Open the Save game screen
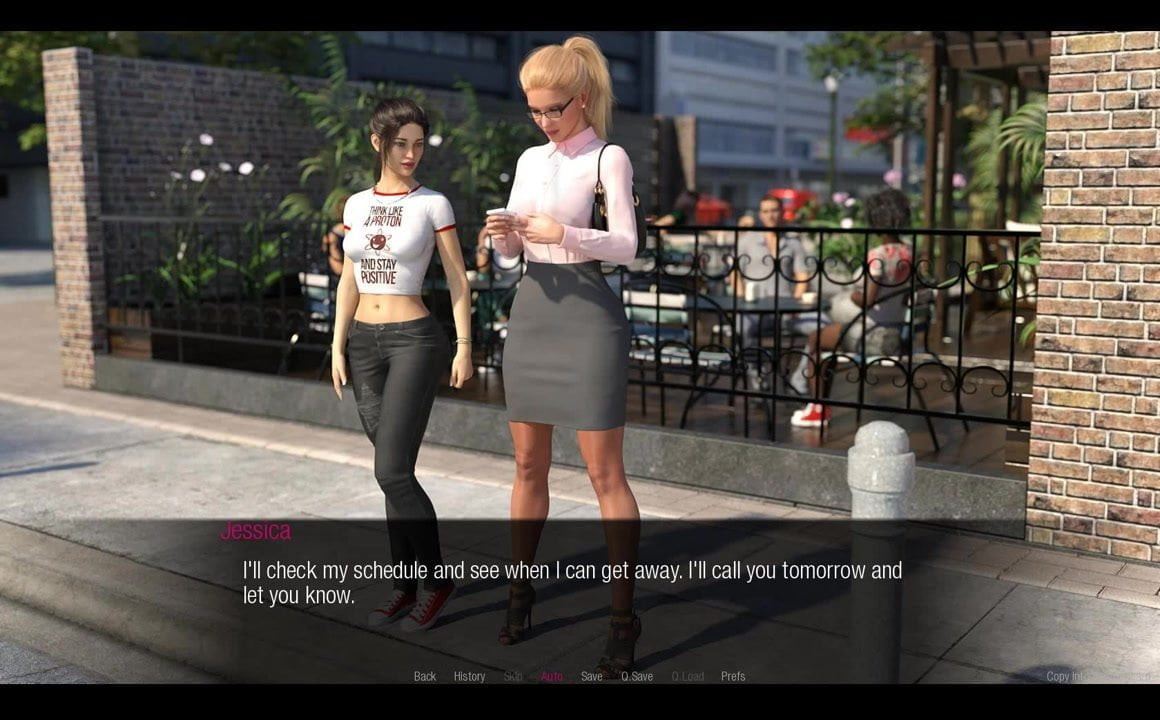The image size is (1160, 720). (592, 677)
